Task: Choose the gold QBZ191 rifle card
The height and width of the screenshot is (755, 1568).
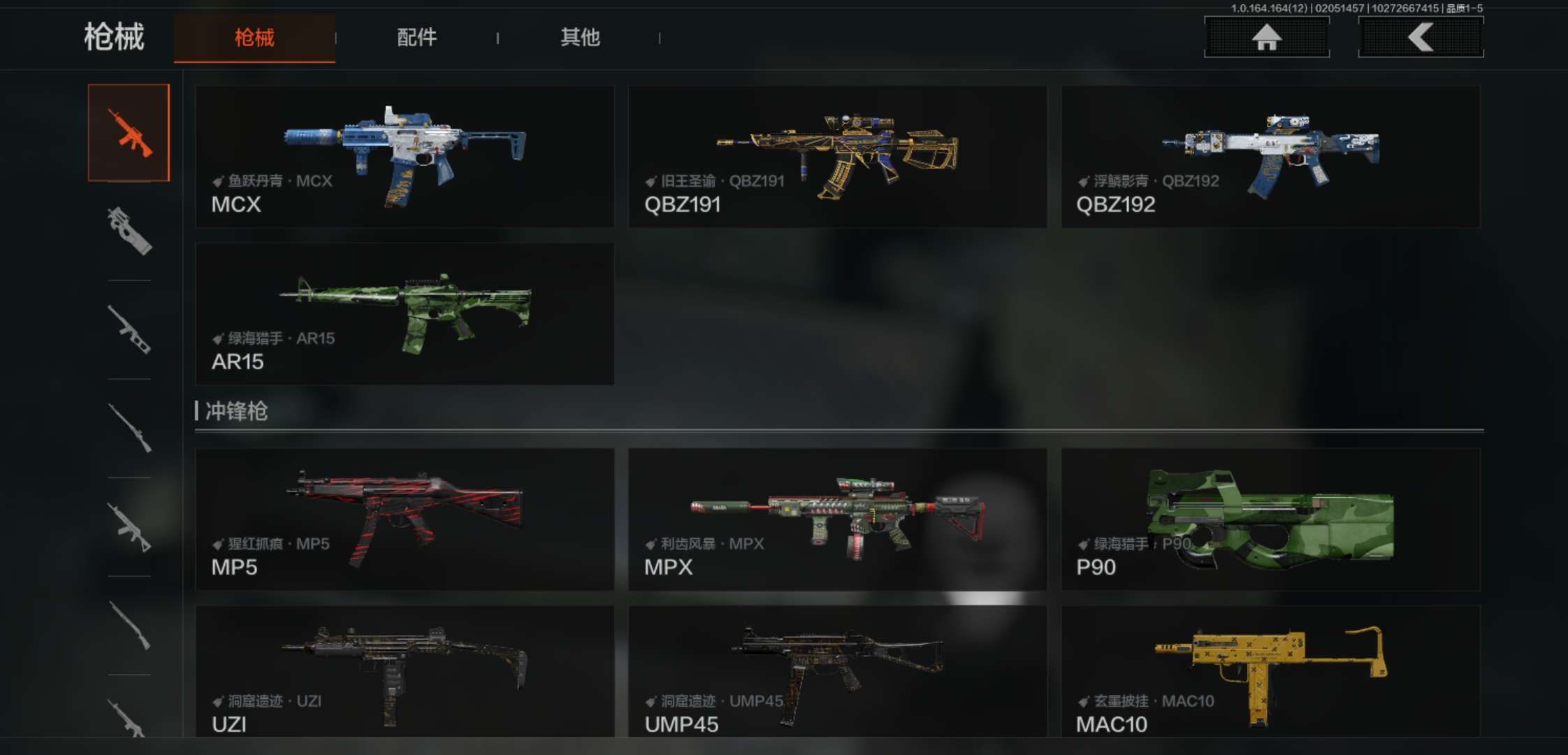Action: click(837, 157)
